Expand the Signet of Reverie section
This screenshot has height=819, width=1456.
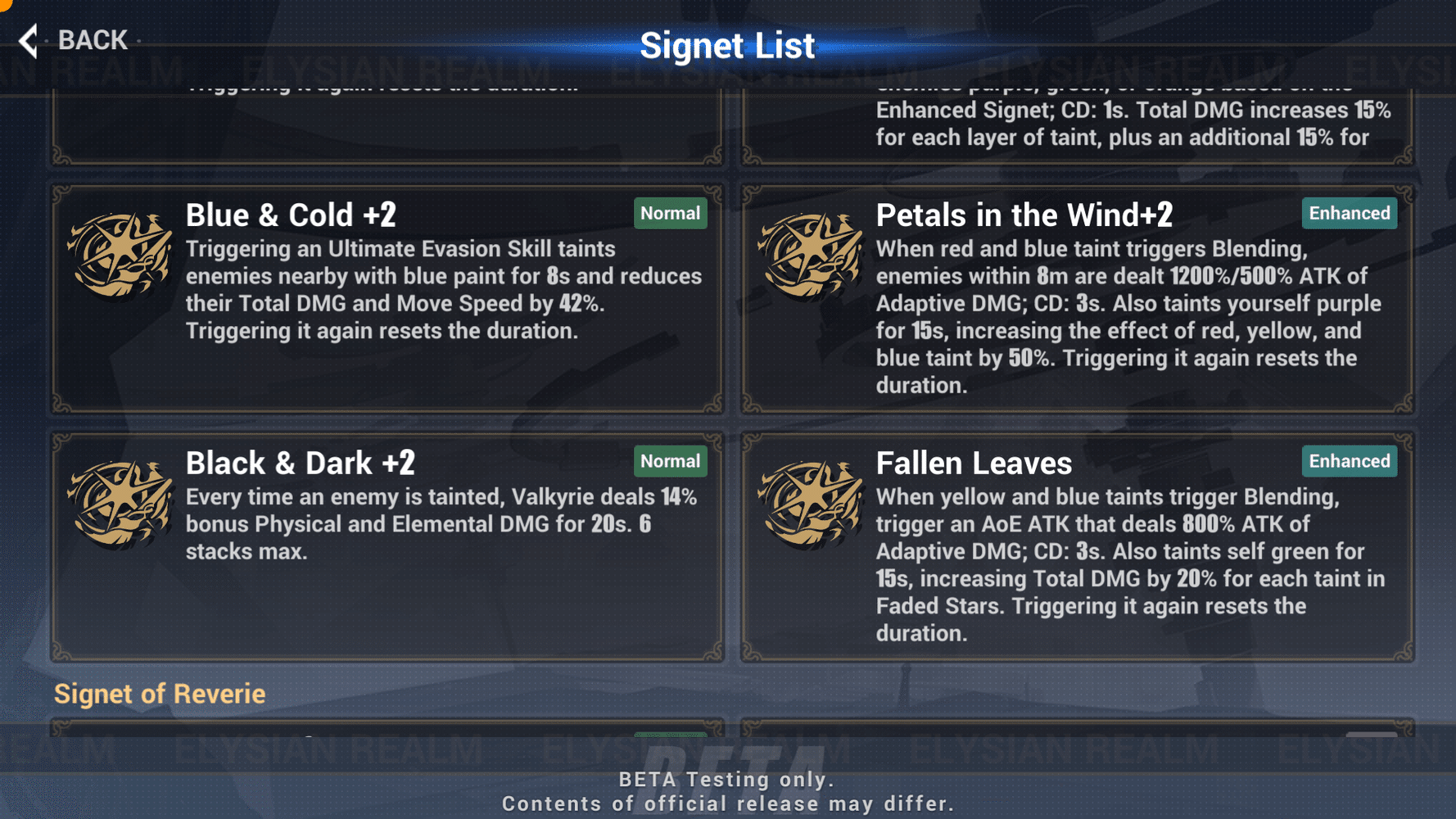click(160, 694)
